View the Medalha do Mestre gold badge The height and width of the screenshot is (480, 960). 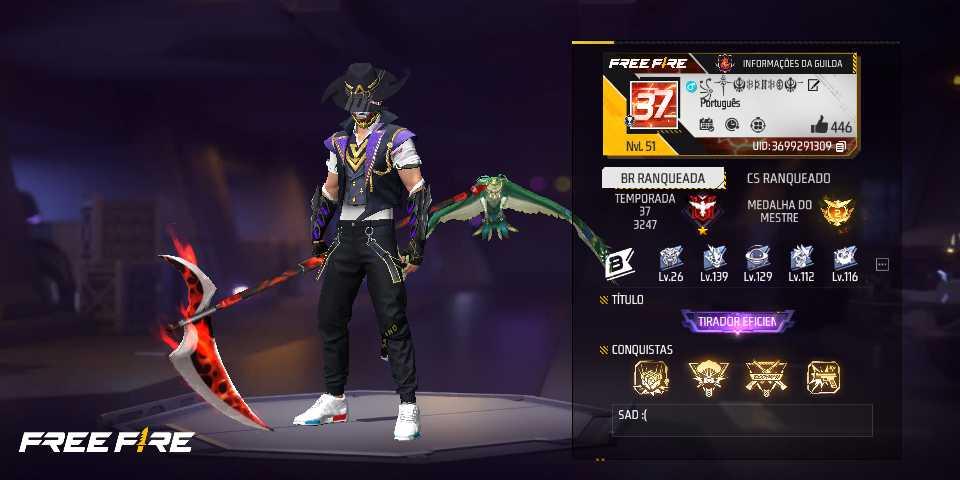pos(834,210)
